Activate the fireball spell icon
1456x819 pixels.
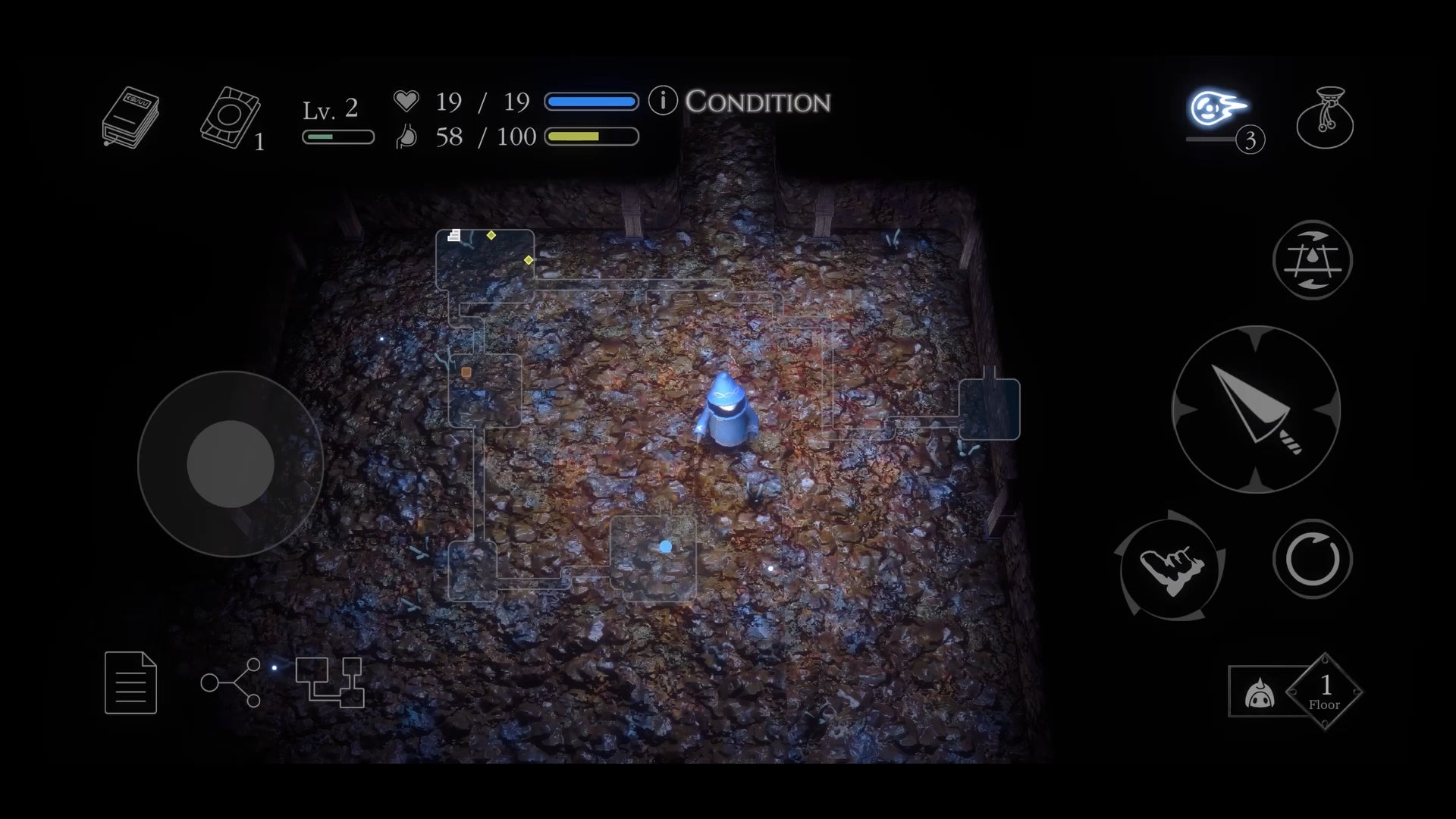click(x=1217, y=110)
